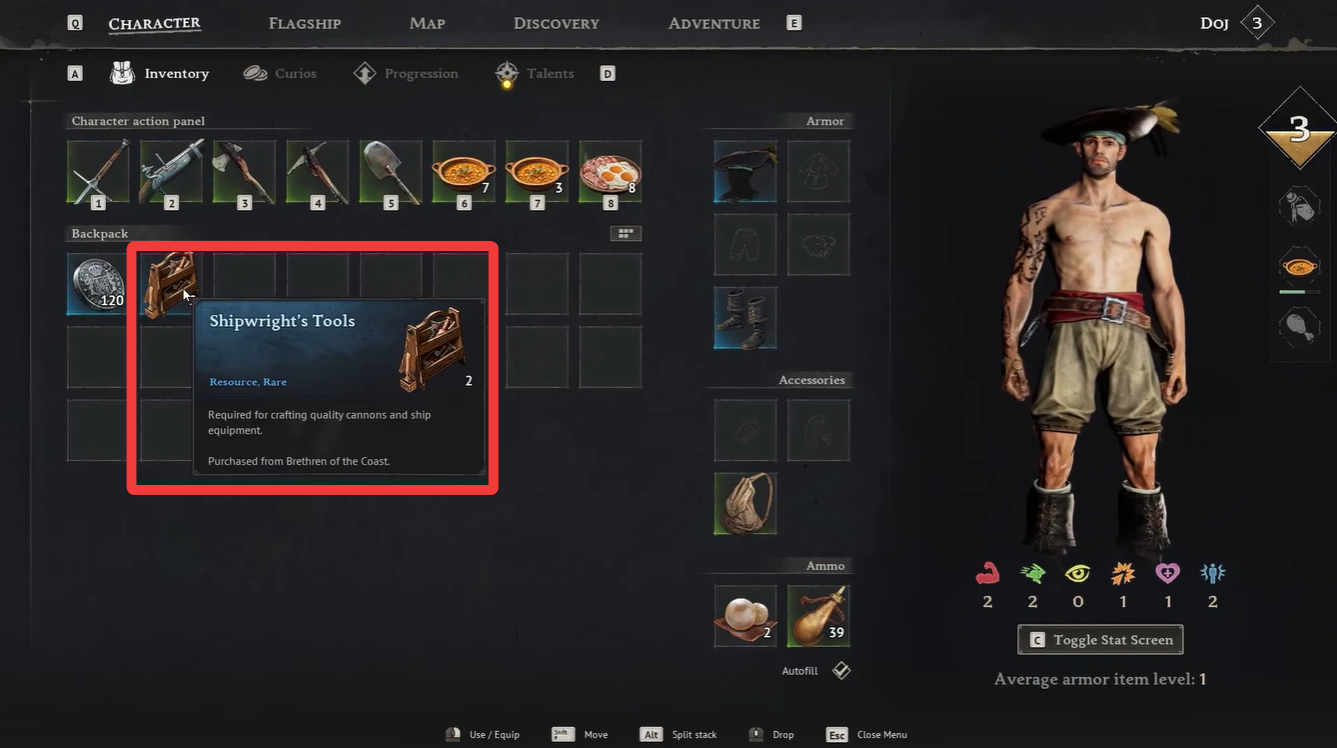
Task: Click the Autofill diamond next to Ammo
Action: pos(840,670)
